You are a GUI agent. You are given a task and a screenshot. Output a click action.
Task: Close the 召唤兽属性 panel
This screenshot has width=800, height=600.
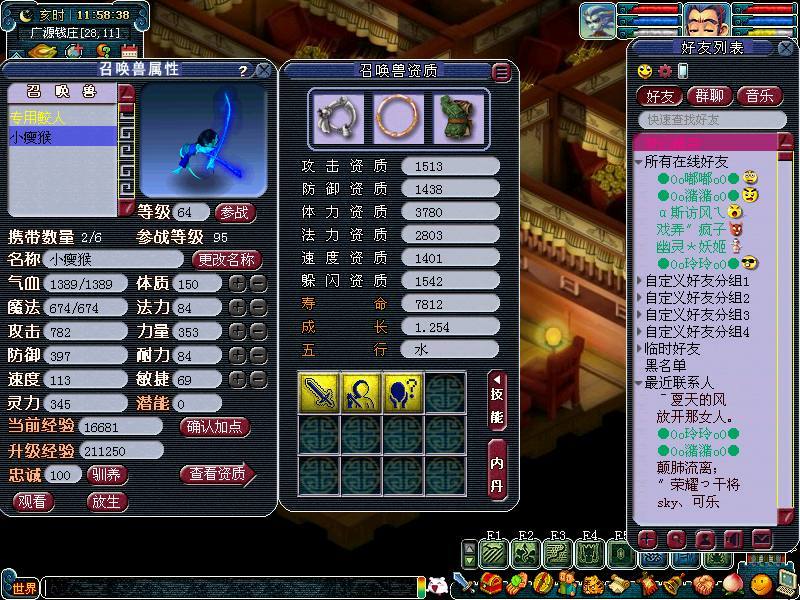click(x=263, y=71)
